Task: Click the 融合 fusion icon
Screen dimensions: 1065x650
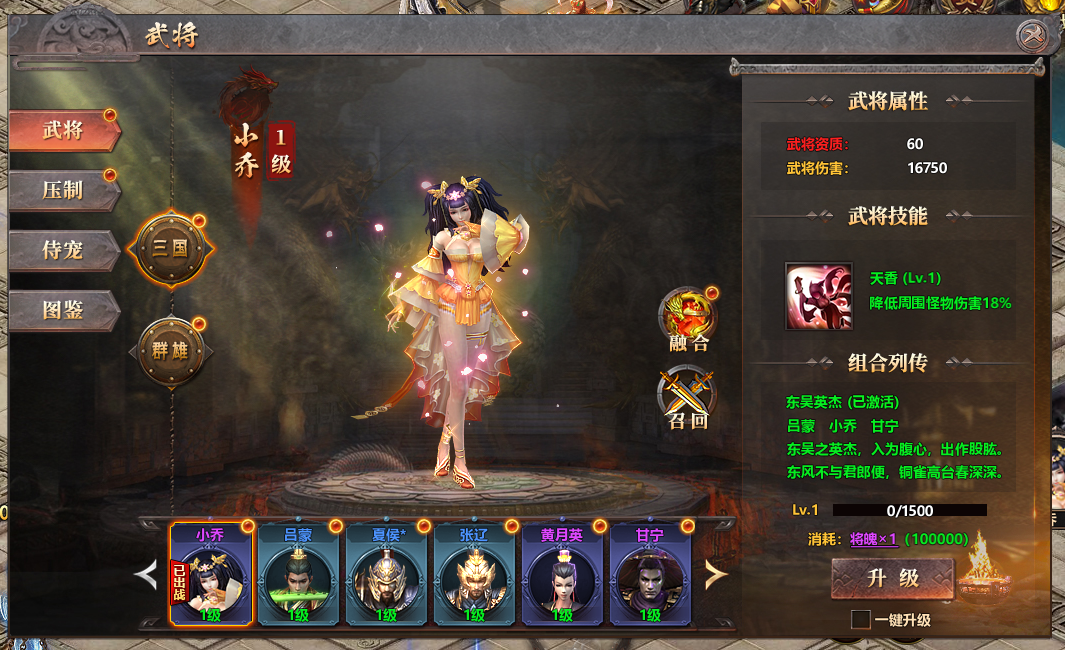Action: (688, 317)
